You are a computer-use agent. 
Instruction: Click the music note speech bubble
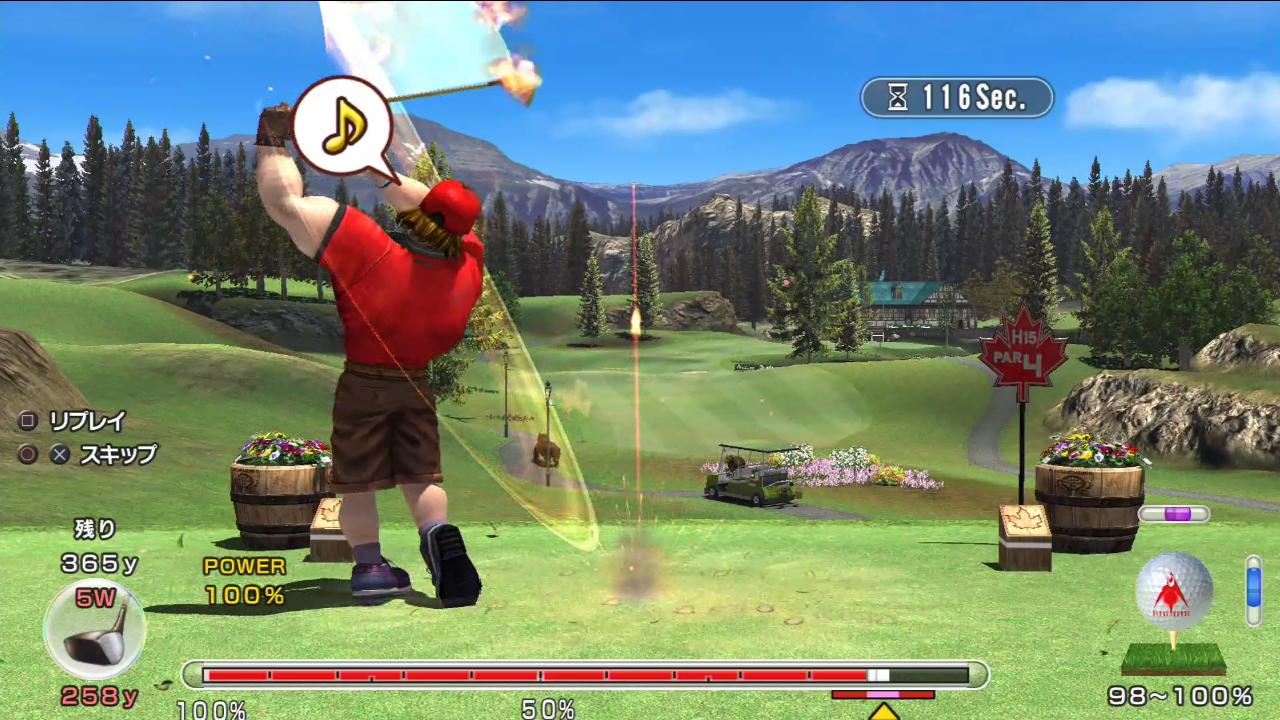pyautogui.click(x=342, y=124)
